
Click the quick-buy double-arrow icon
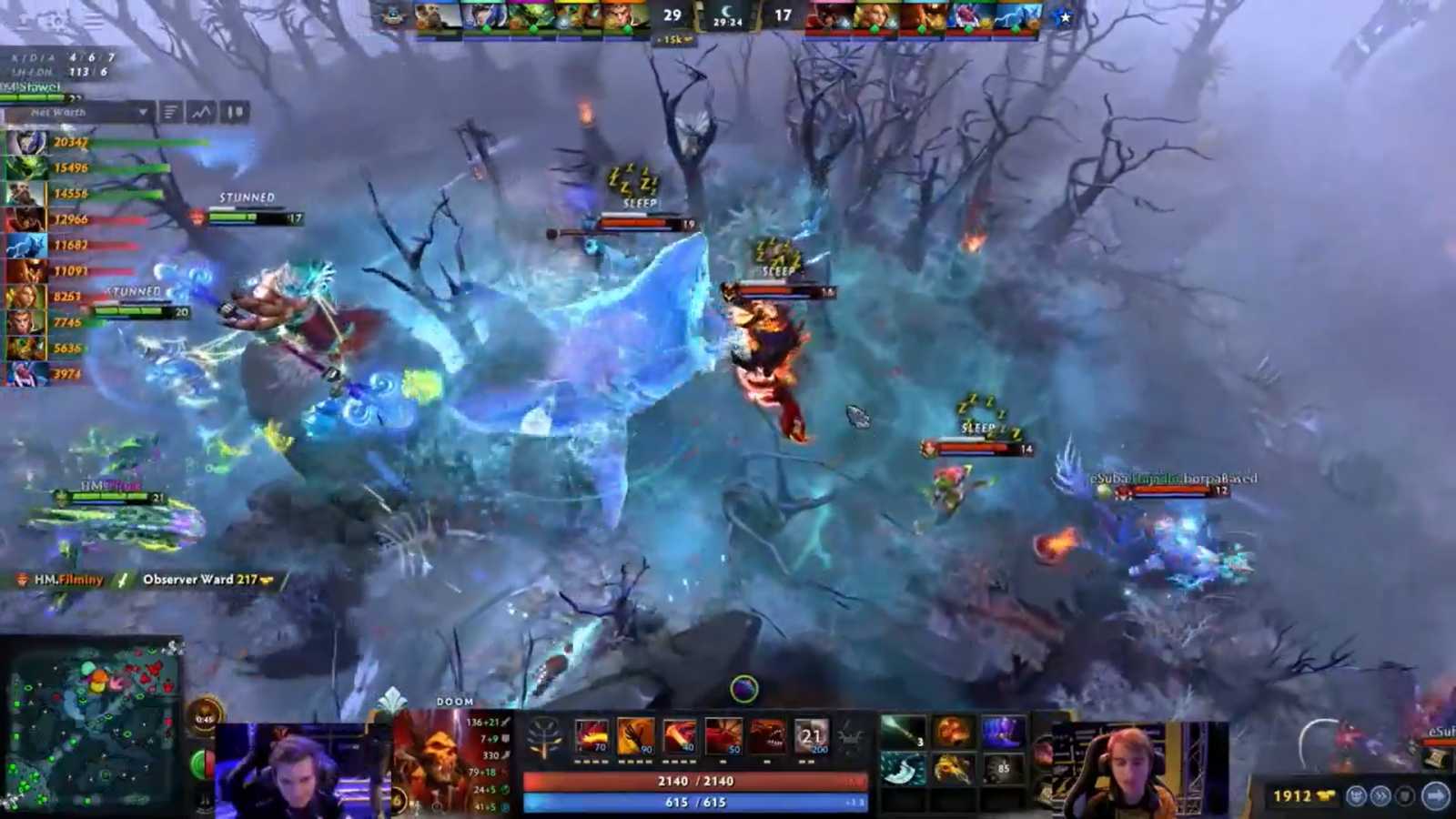click(1380, 795)
